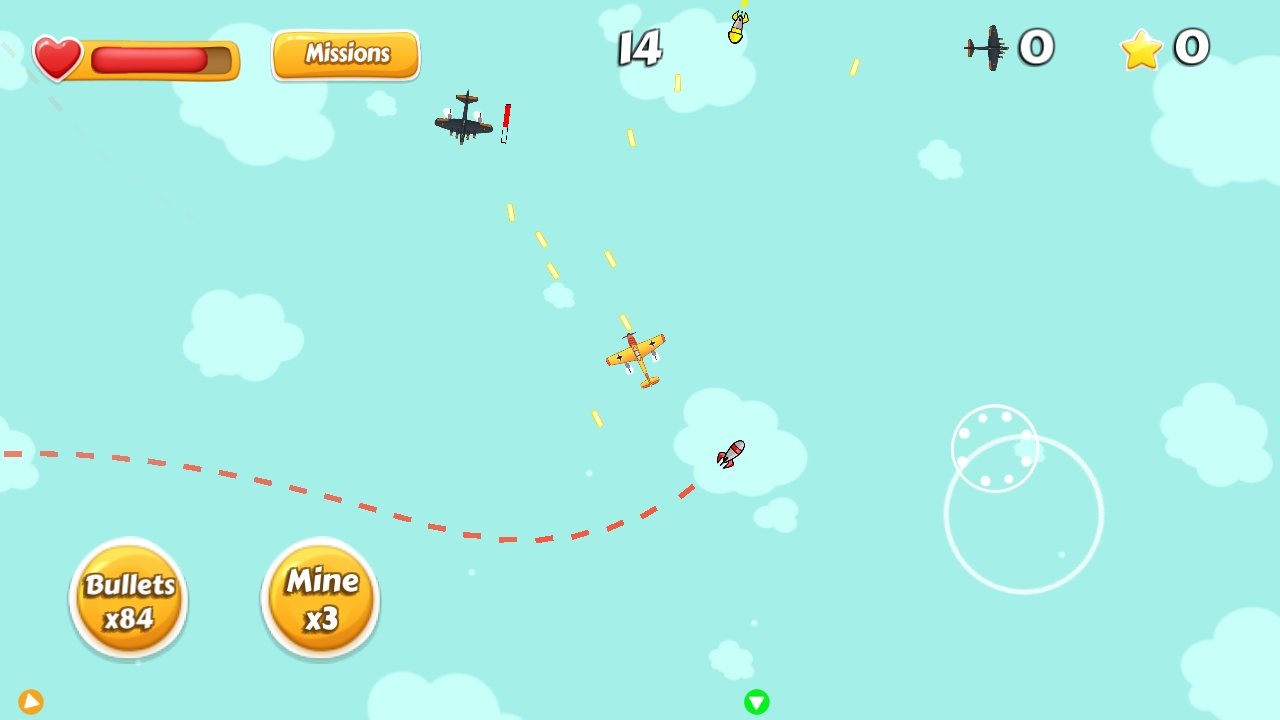Tap the zero counter beside the star

pyautogui.click(x=1189, y=47)
